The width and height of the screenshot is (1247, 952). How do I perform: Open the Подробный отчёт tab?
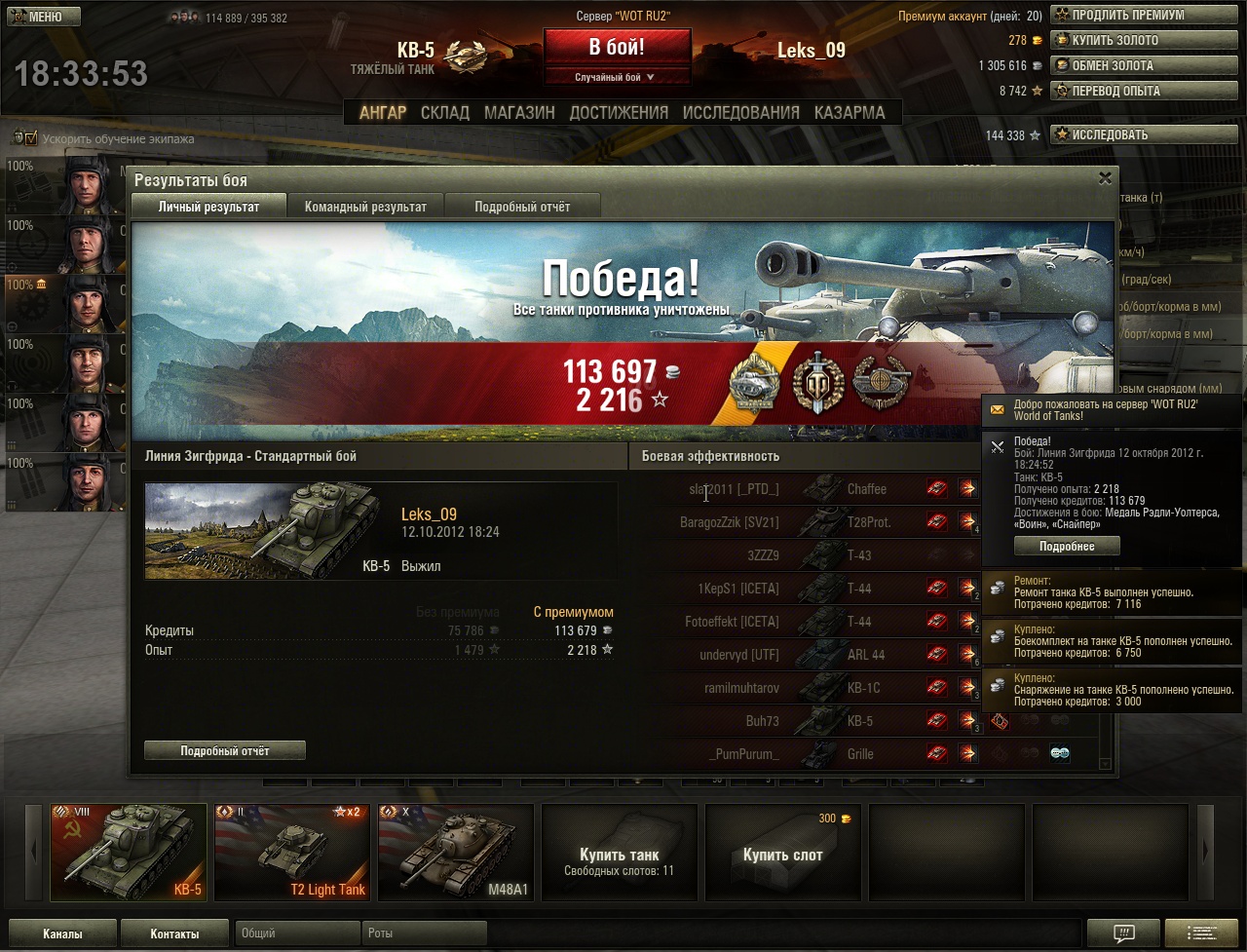pyautogui.click(x=522, y=207)
